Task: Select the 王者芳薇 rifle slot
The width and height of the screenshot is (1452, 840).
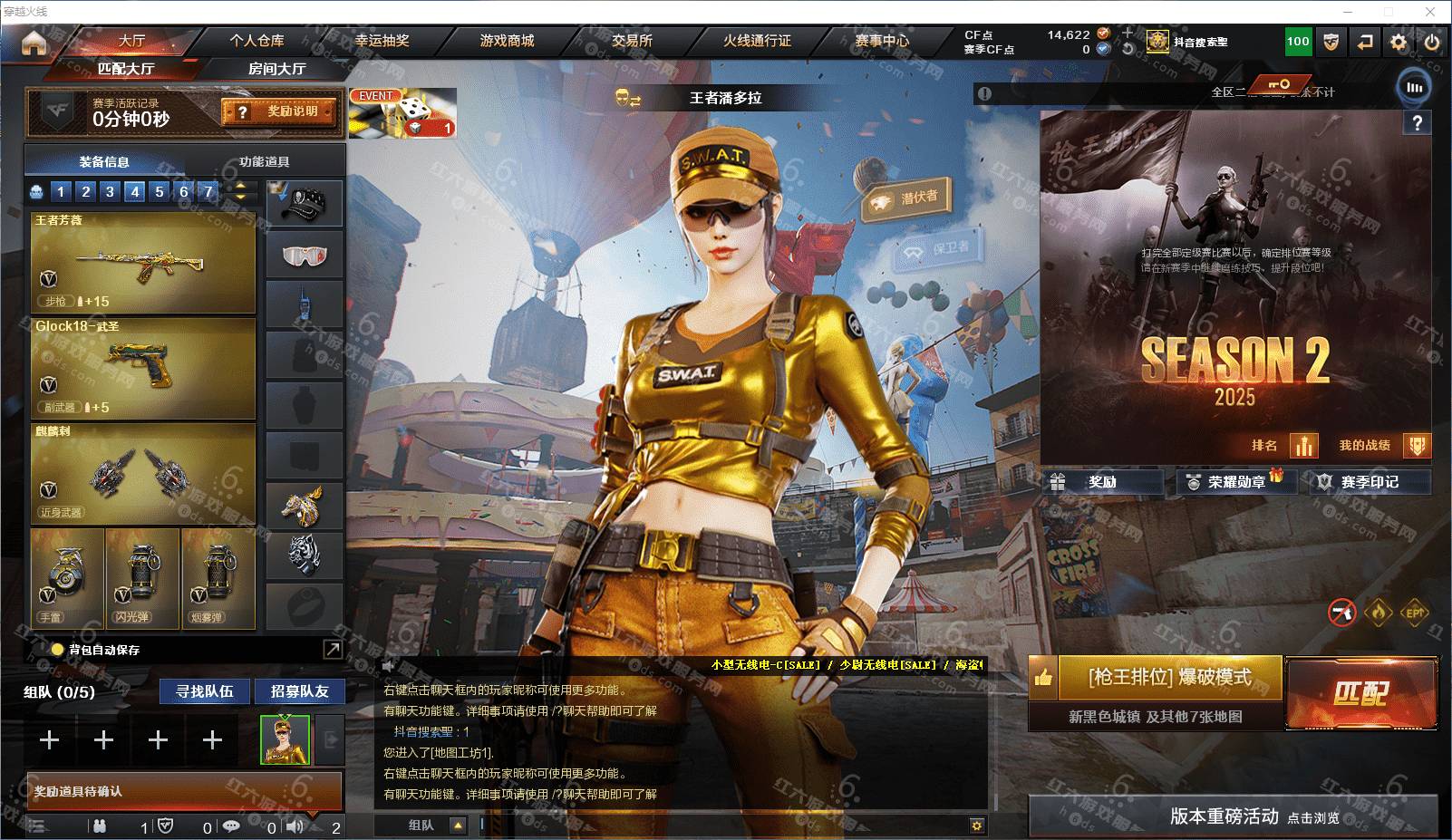Action: pos(143,264)
